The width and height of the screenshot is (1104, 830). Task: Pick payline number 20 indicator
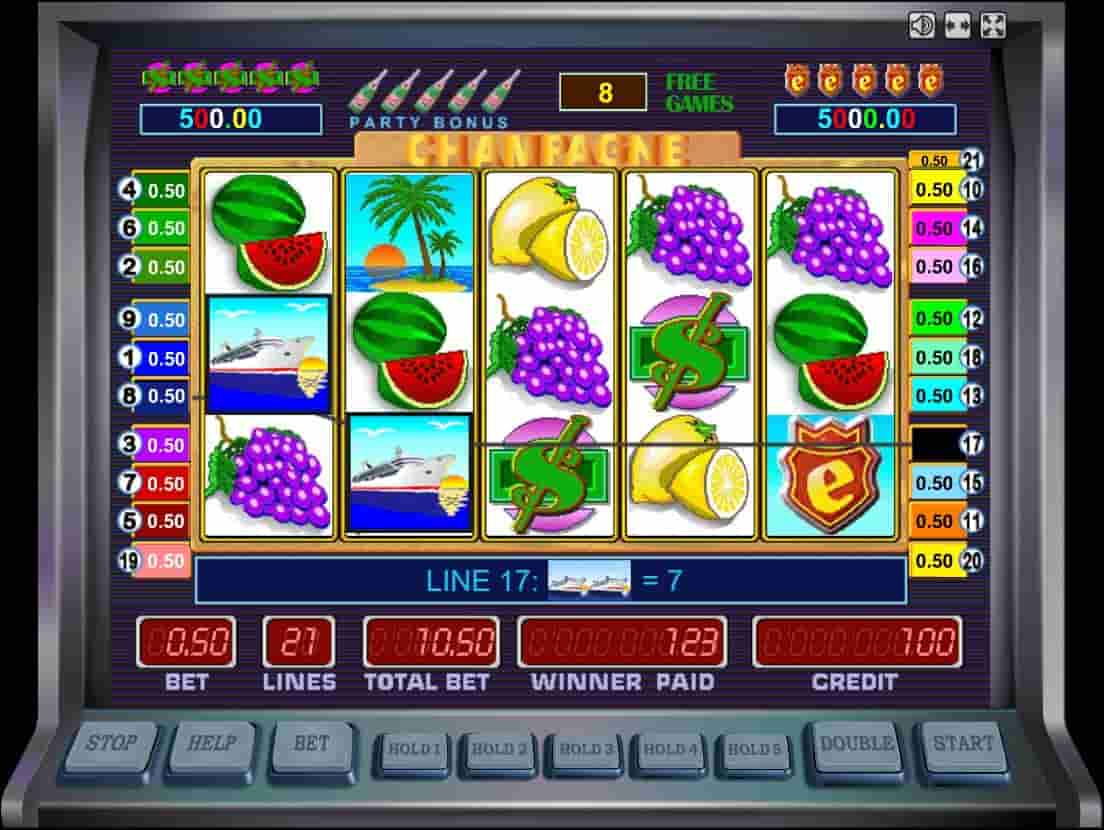tap(972, 560)
